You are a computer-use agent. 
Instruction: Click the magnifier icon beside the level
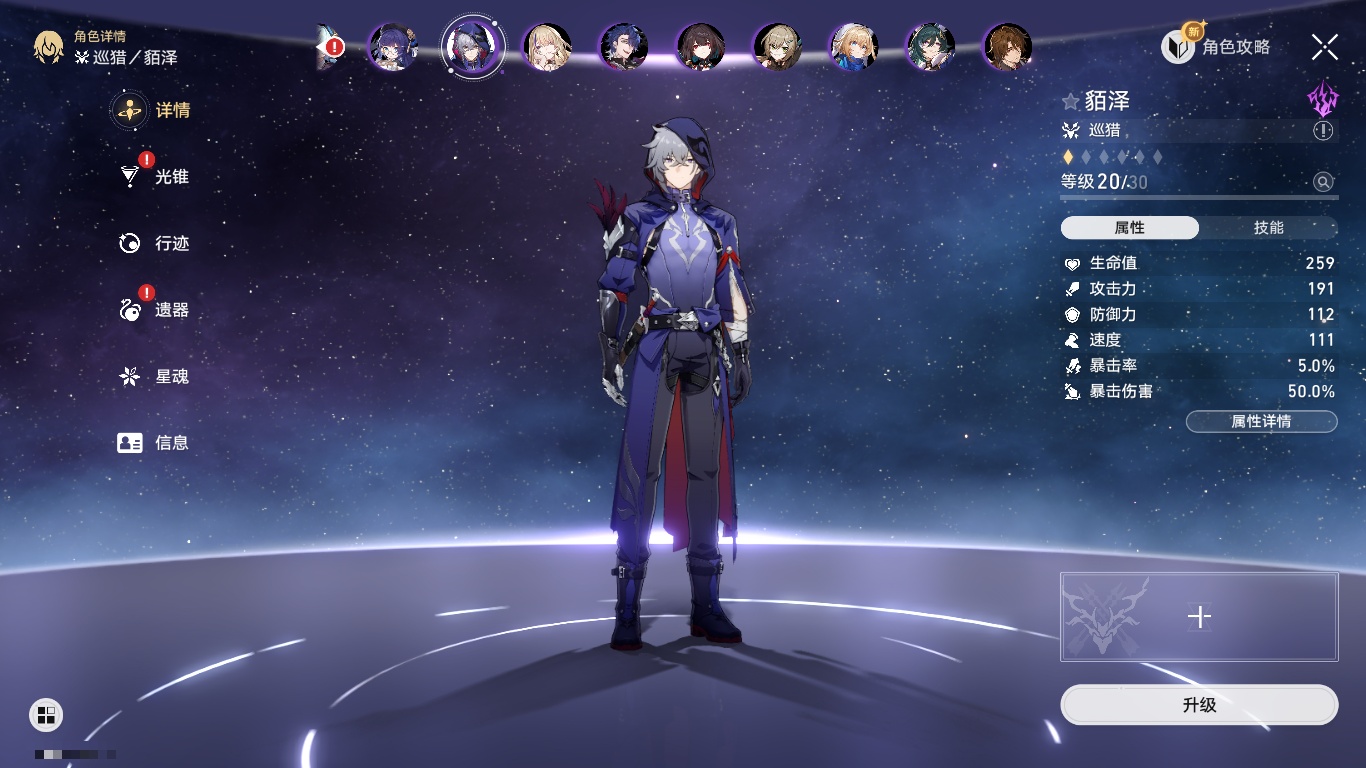coord(1323,182)
